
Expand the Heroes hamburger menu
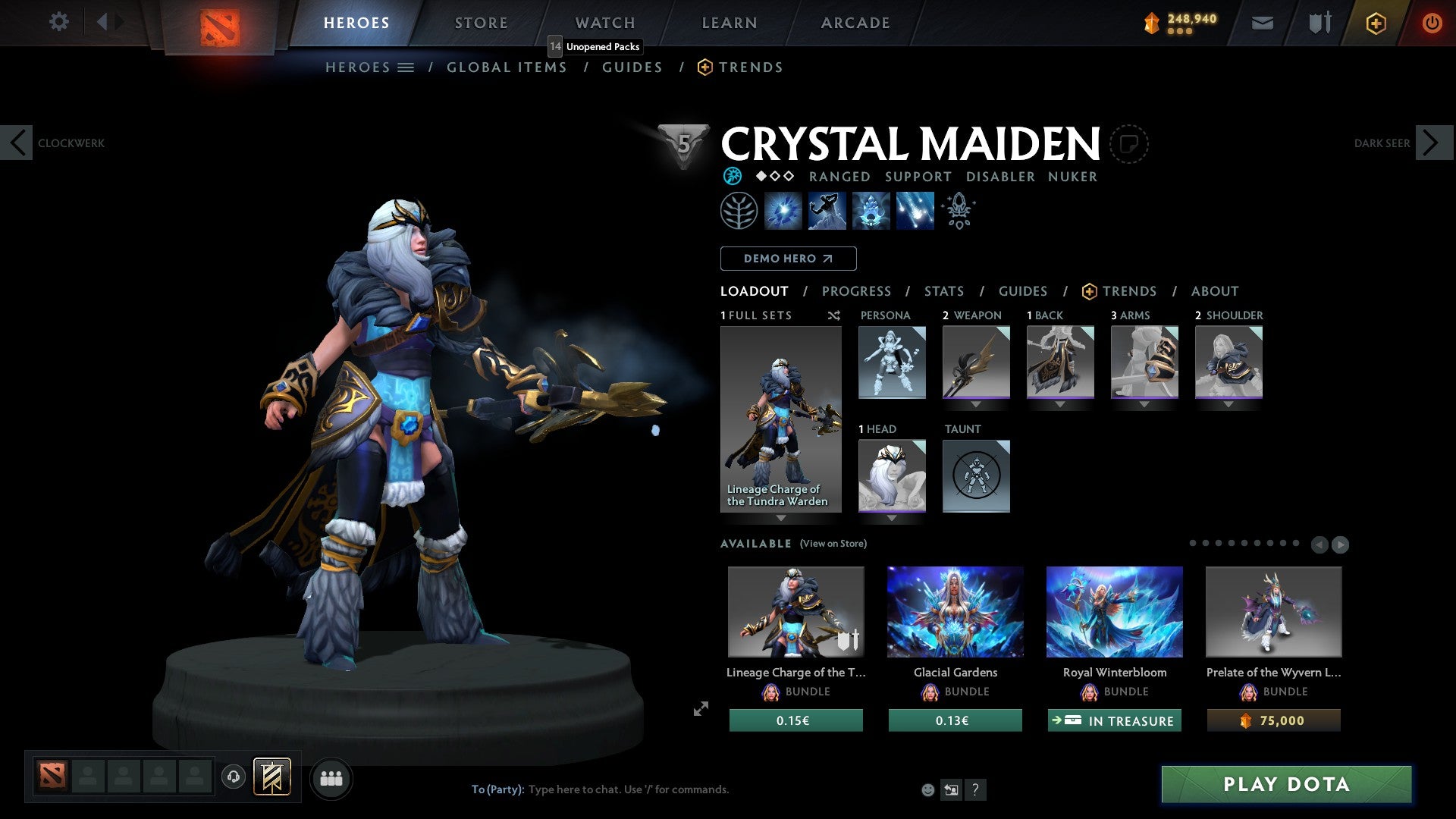(x=407, y=67)
